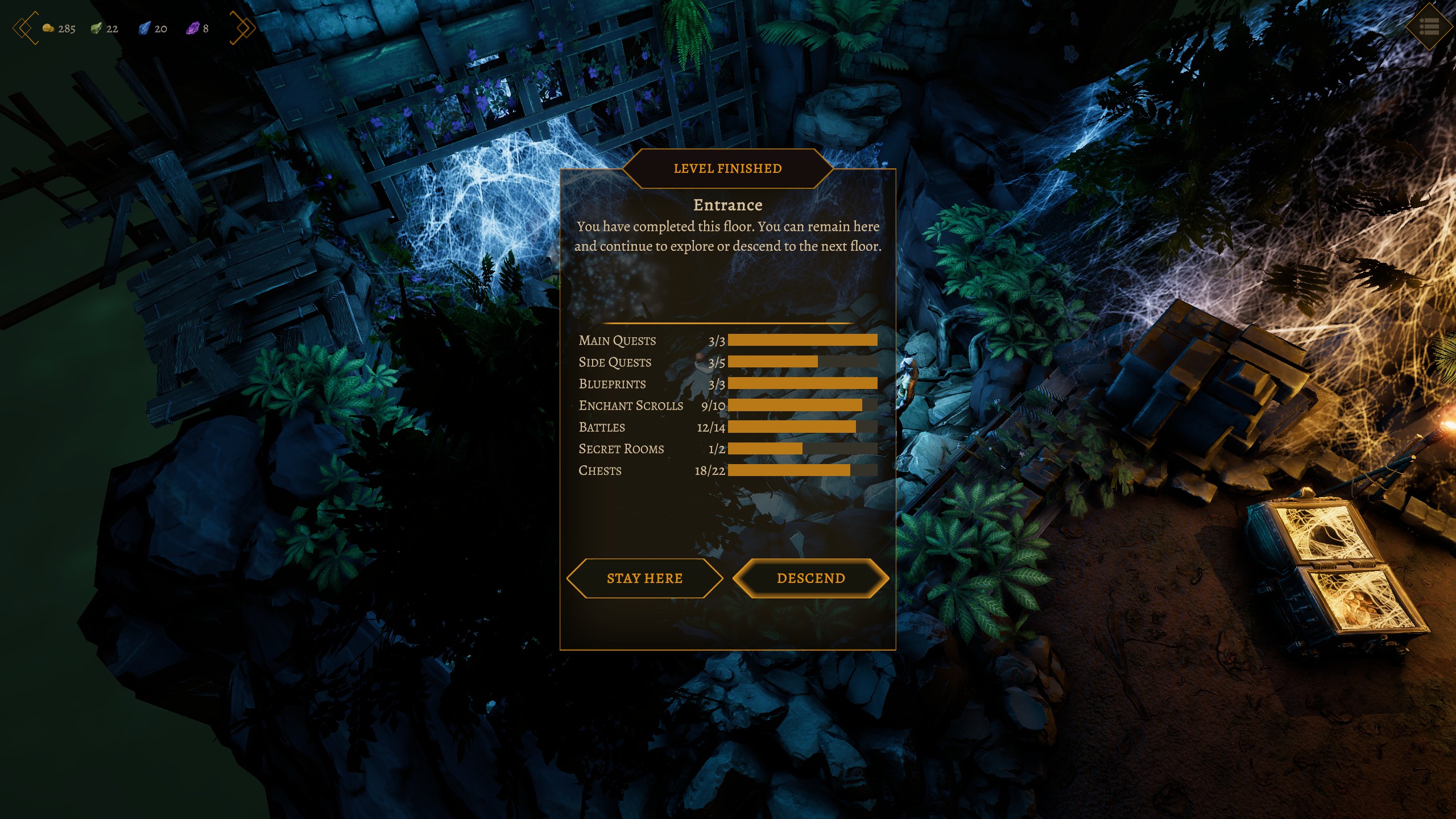1456x819 pixels.
Task: Choose the Stay Here button
Action: (x=644, y=578)
